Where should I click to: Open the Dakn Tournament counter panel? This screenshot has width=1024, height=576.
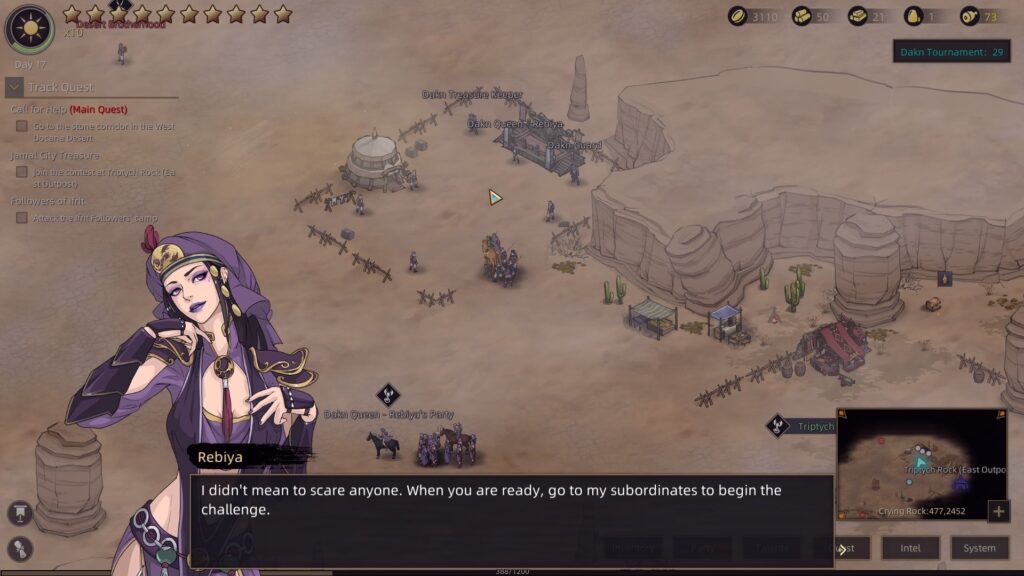pos(950,52)
